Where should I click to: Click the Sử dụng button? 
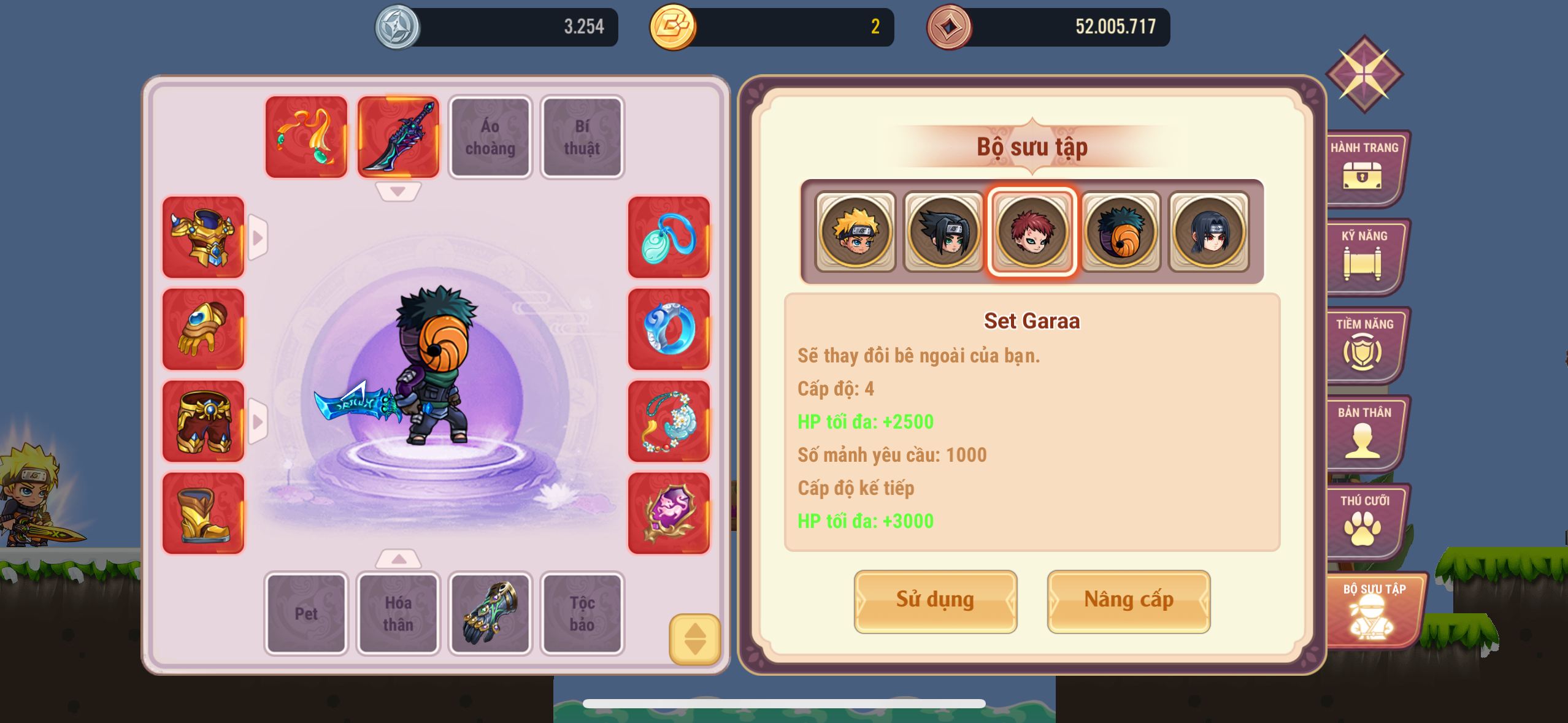click(x=935, y=601)
